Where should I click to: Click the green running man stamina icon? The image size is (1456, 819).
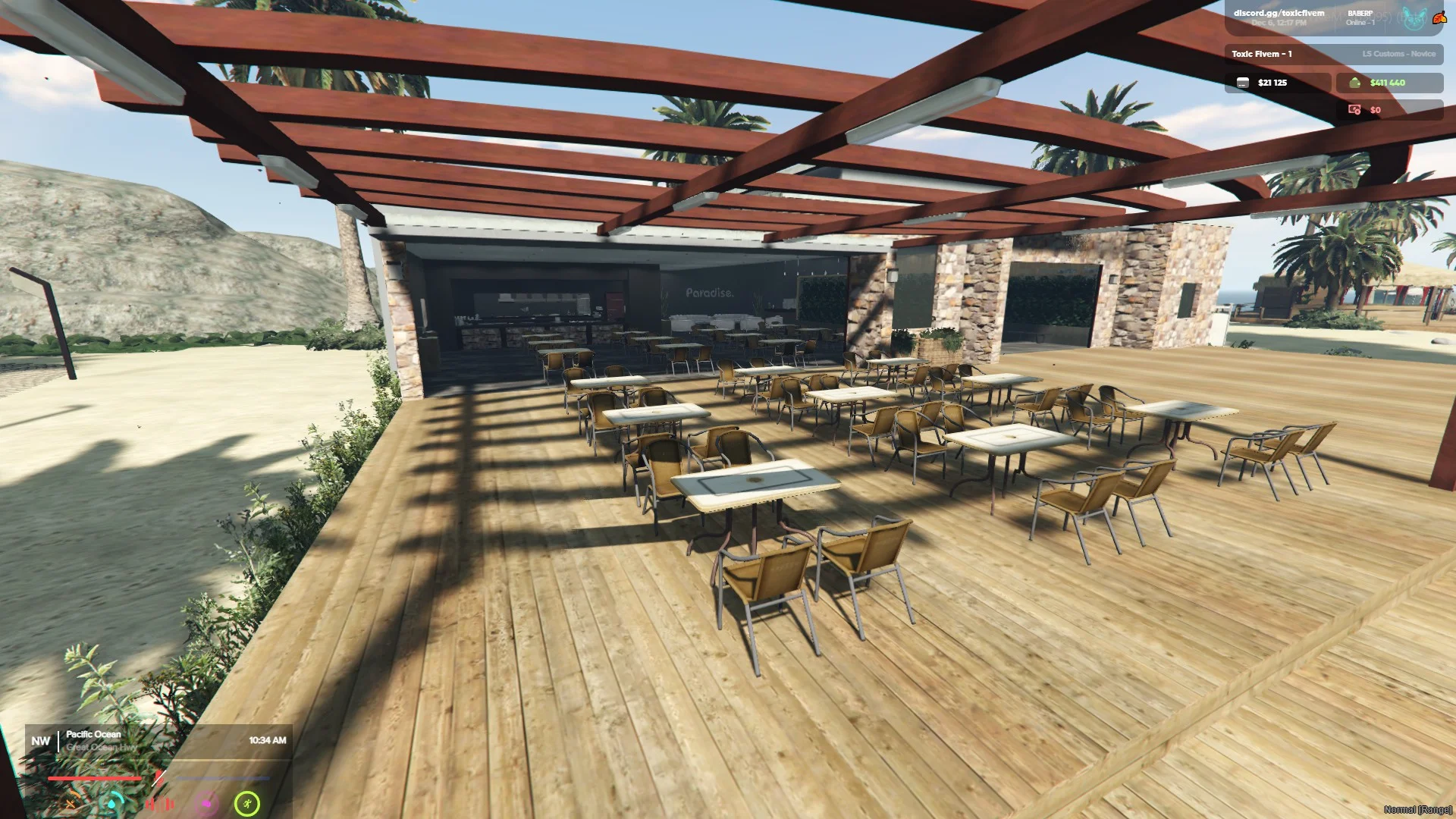coord(247,803)
